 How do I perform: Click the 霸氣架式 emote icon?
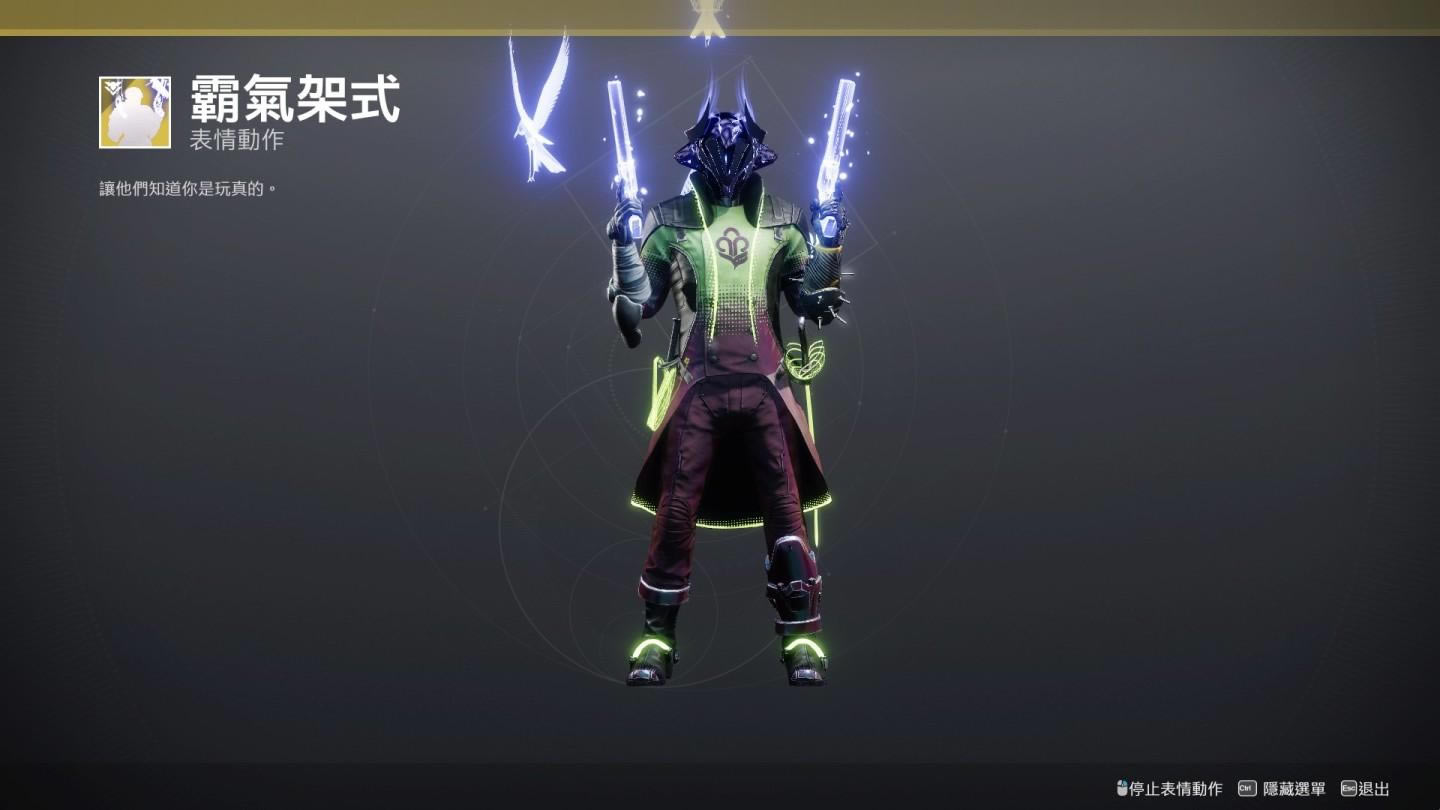click(135, 112)
